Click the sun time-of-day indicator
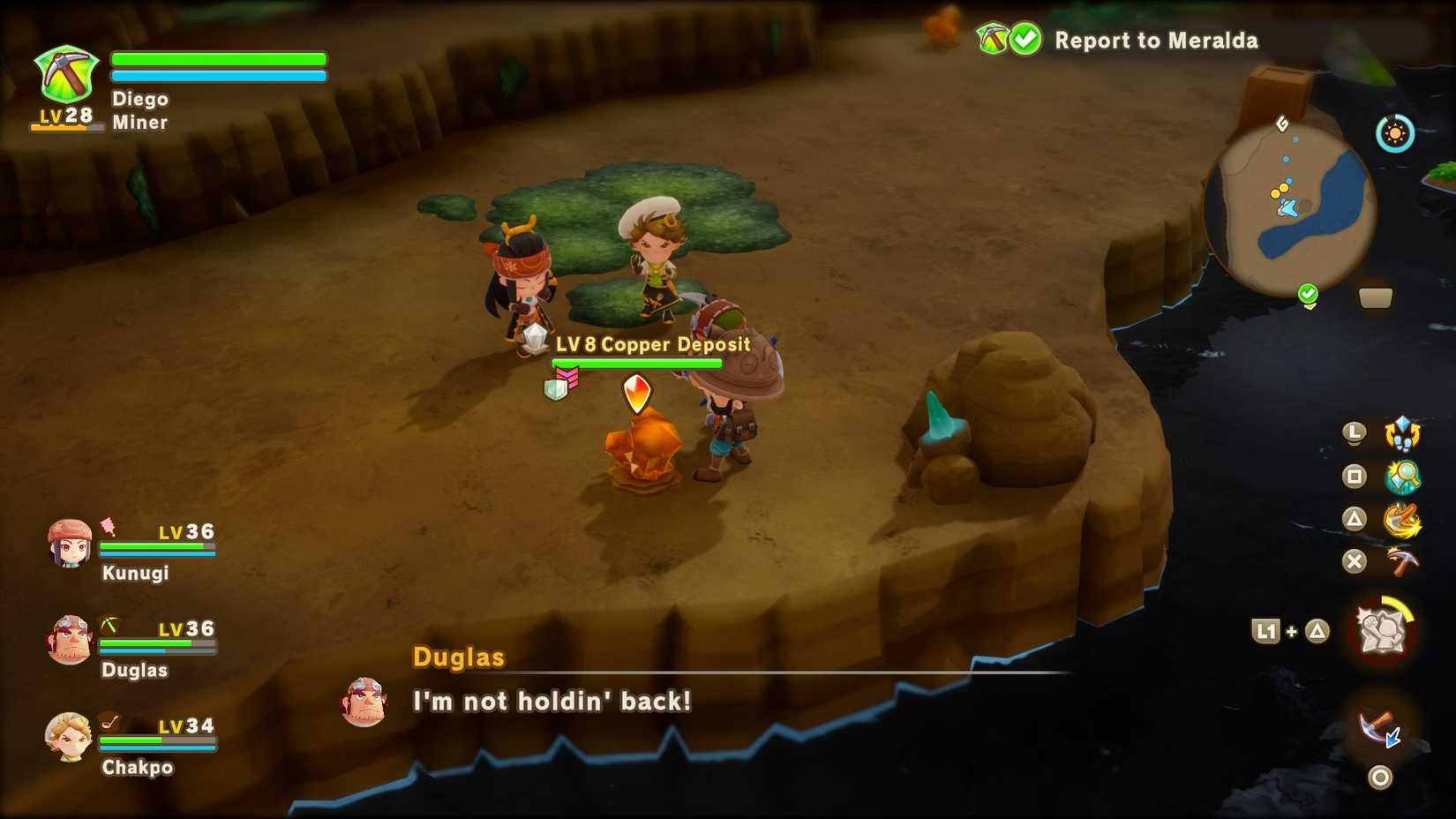Screen dimensions: 1456x819 click(1395, 134)
